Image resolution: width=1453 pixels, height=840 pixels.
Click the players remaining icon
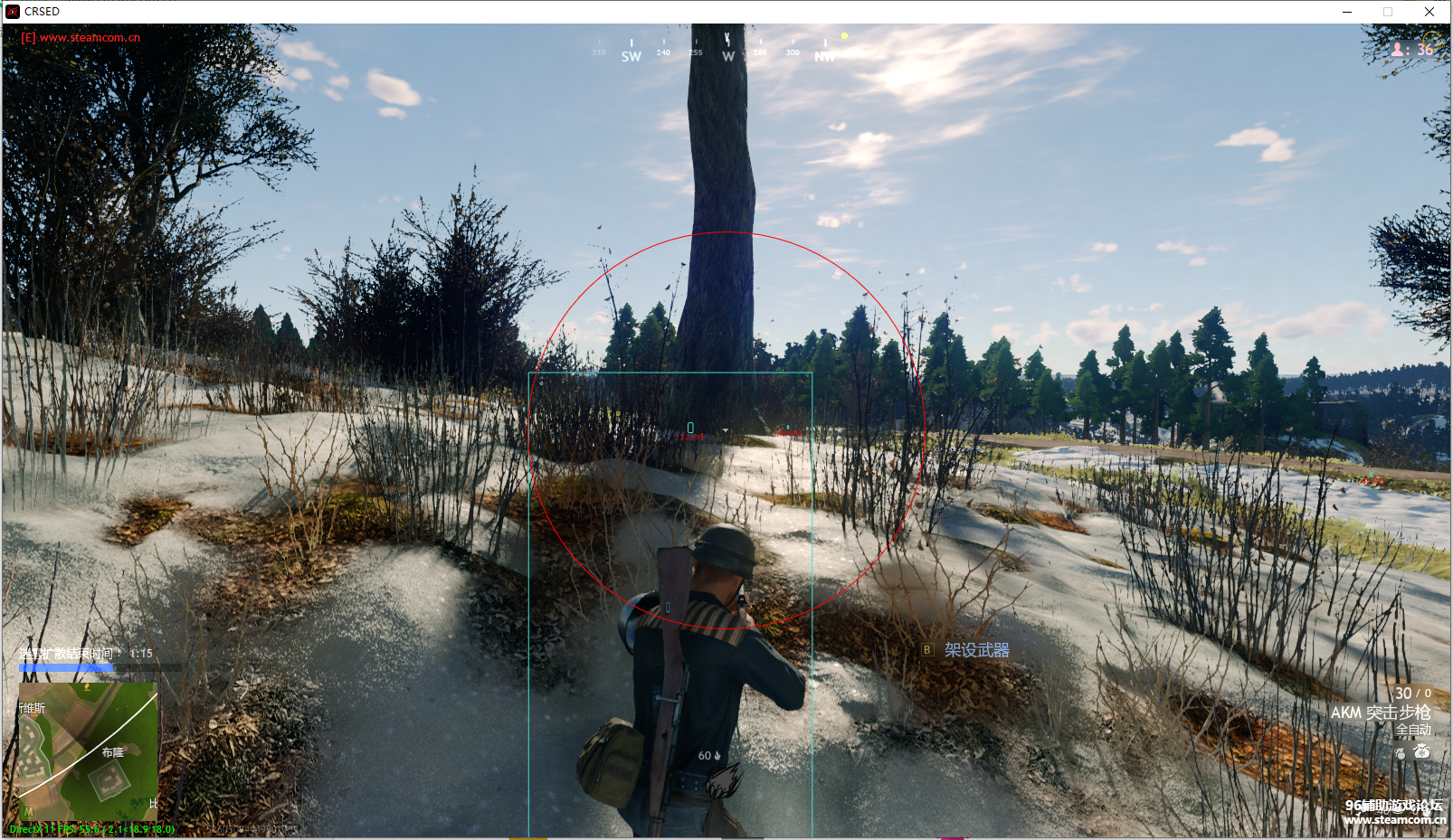[x=1398, y=50]
